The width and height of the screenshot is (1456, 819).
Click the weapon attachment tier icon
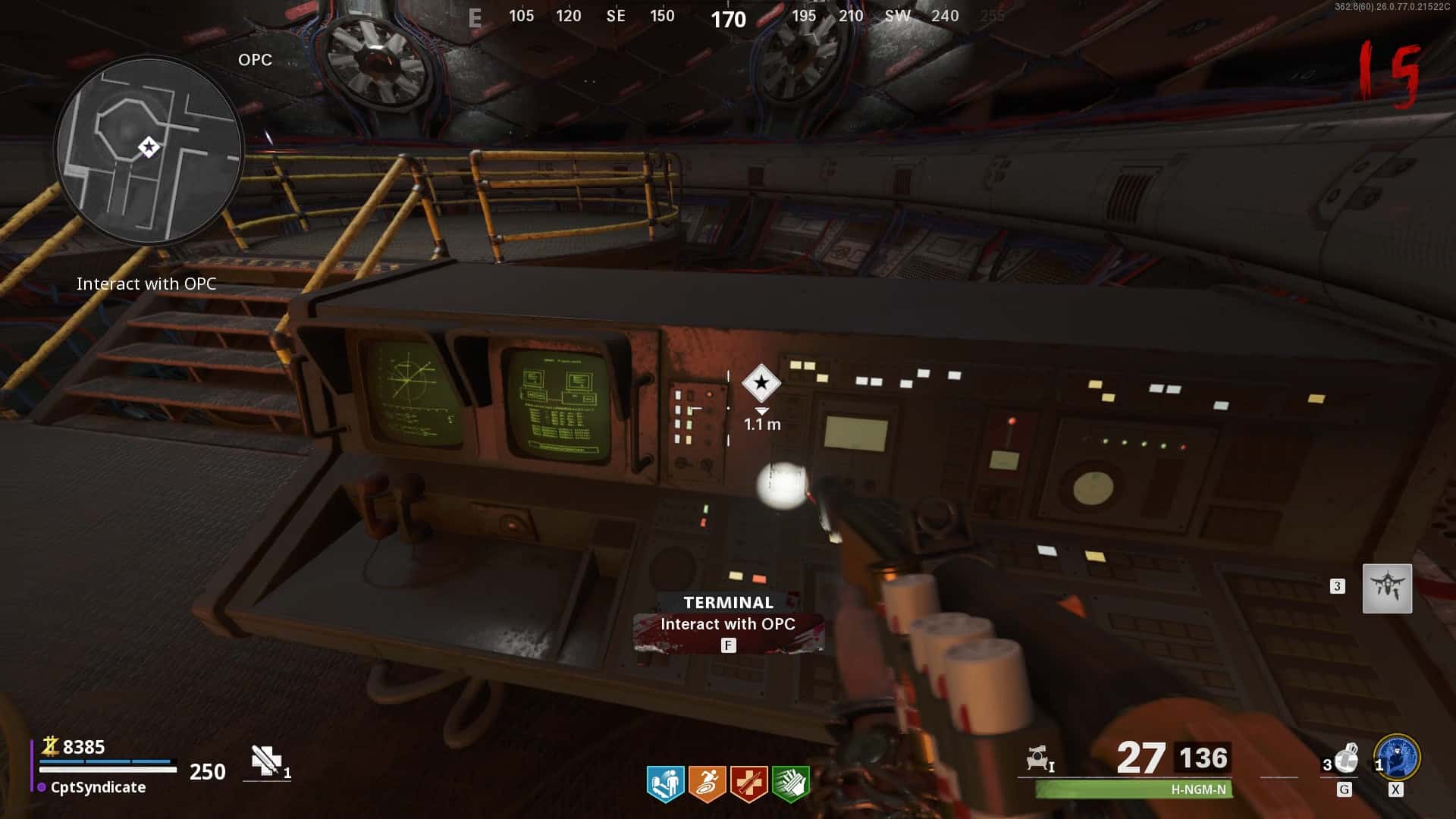pos(1040,758)
